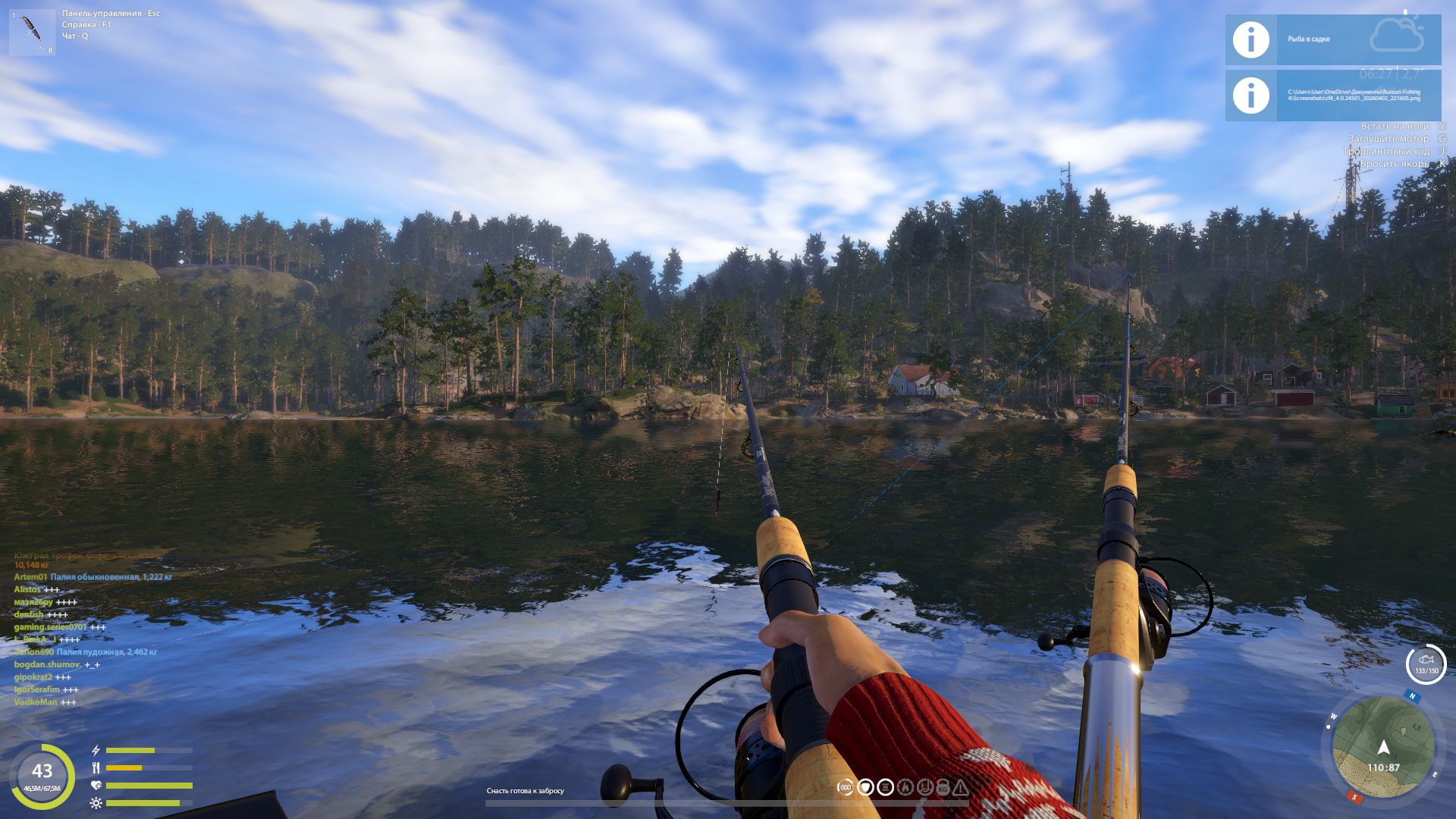
Task: Select the lure in the inventory slot
Action: 32,32
